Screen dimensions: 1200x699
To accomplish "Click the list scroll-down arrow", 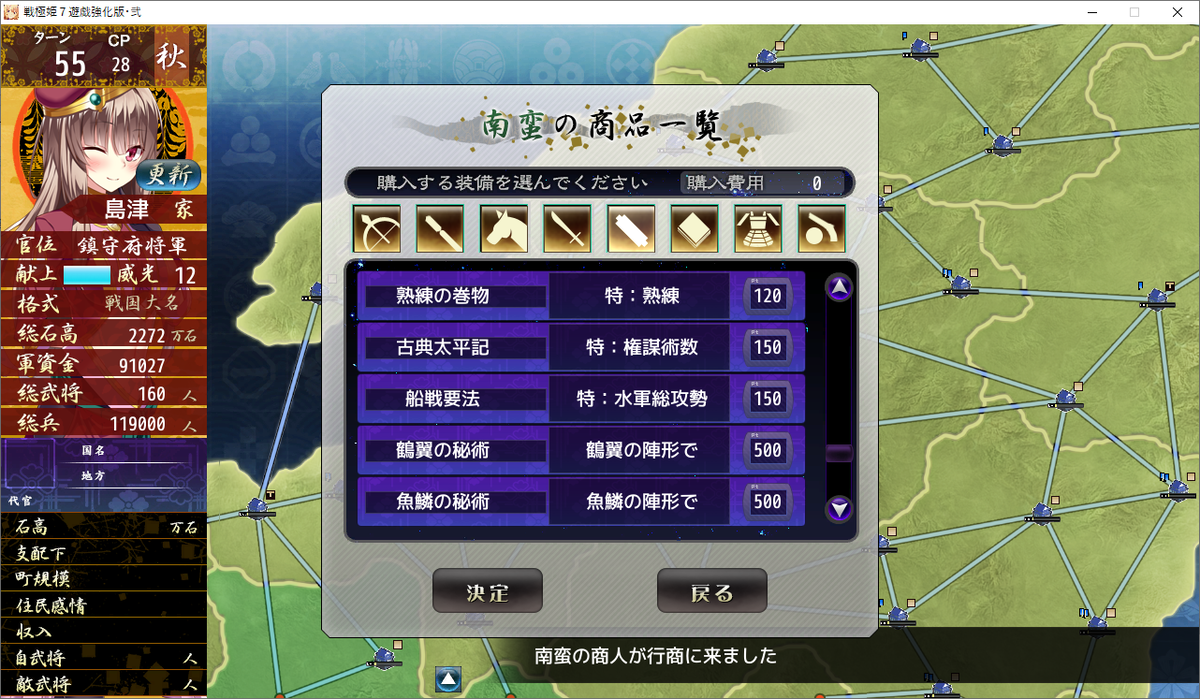I will pos(839,509).
